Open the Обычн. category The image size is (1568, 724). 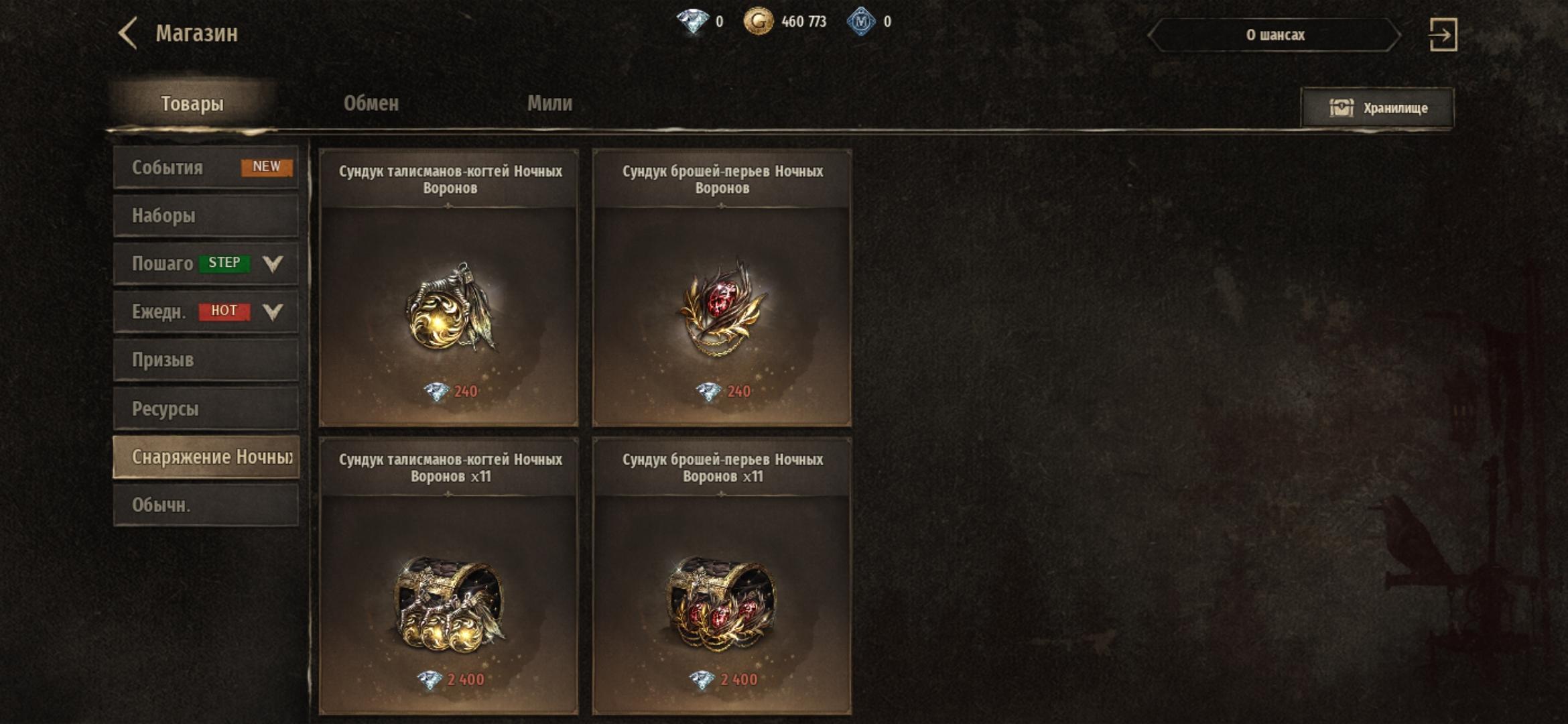coord(206,505)
